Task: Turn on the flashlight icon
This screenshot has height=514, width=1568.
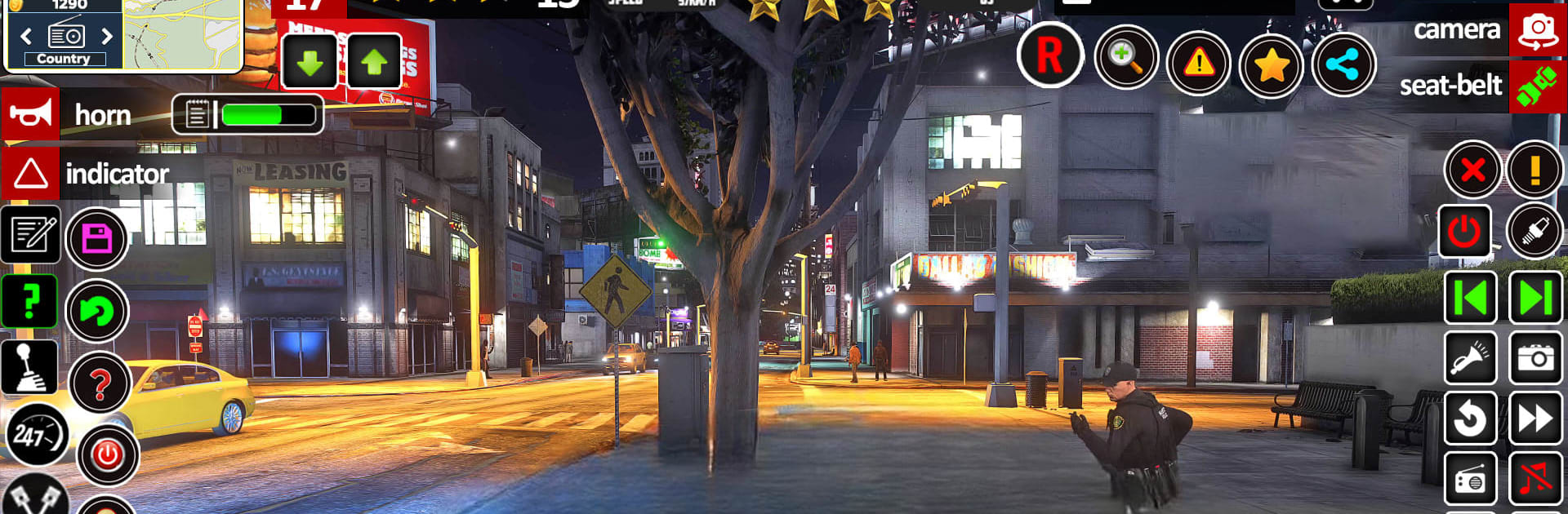Action: [1470, 357]
